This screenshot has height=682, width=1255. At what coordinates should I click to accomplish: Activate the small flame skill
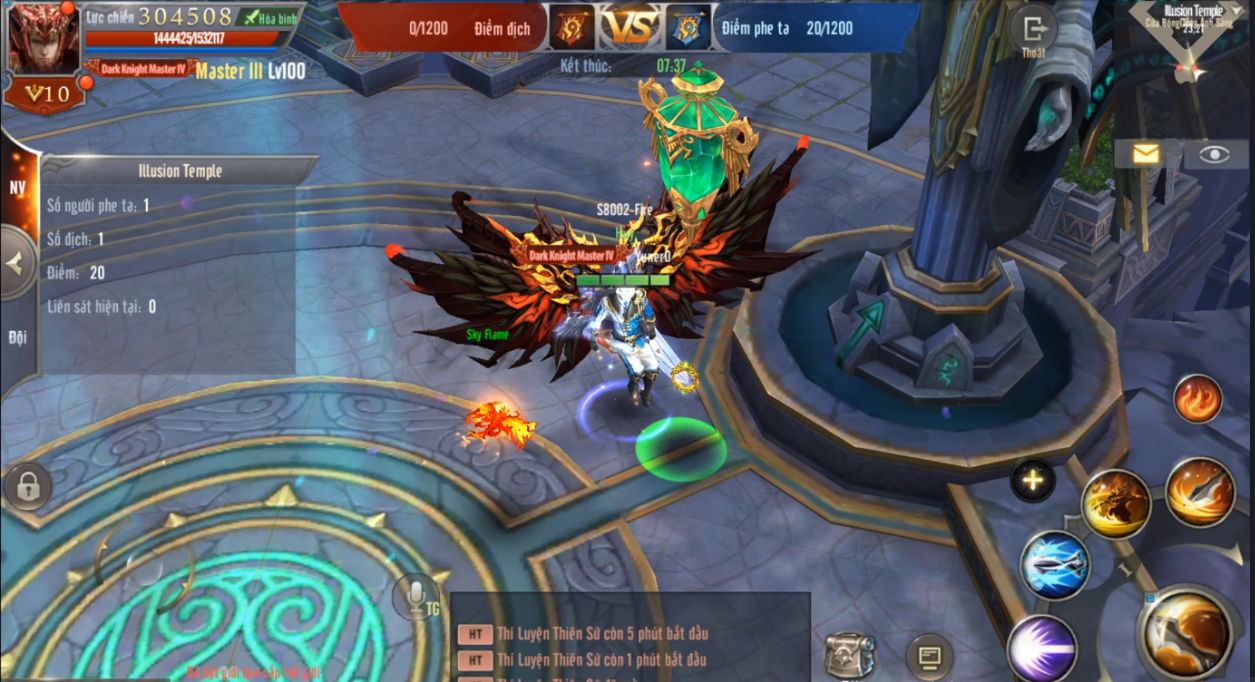[x=1197, y=399]
